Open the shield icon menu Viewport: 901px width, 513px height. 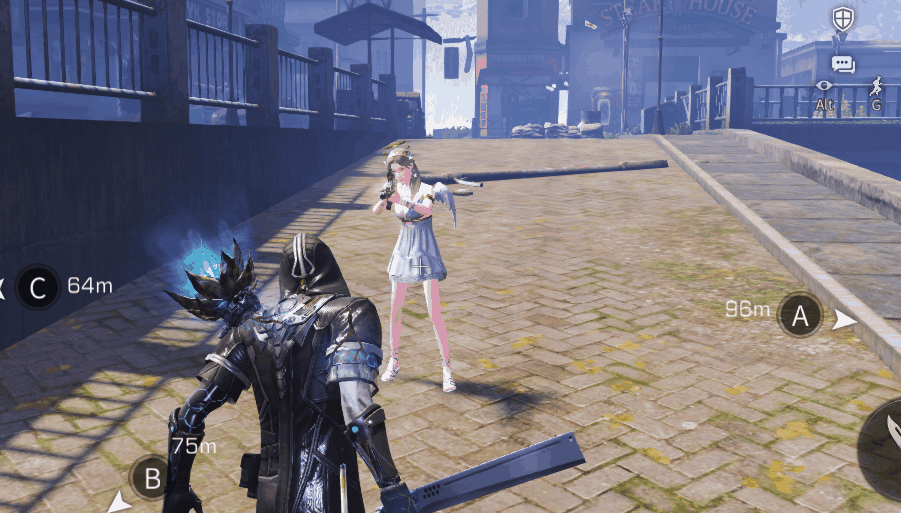click(843, 18)
